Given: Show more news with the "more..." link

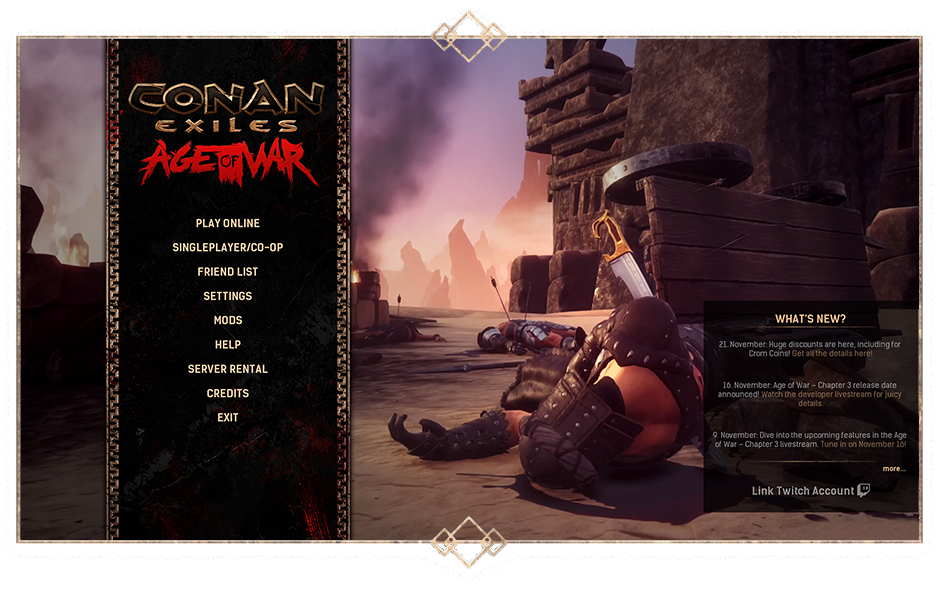Looking at the screenshot, I should point(893,468).
